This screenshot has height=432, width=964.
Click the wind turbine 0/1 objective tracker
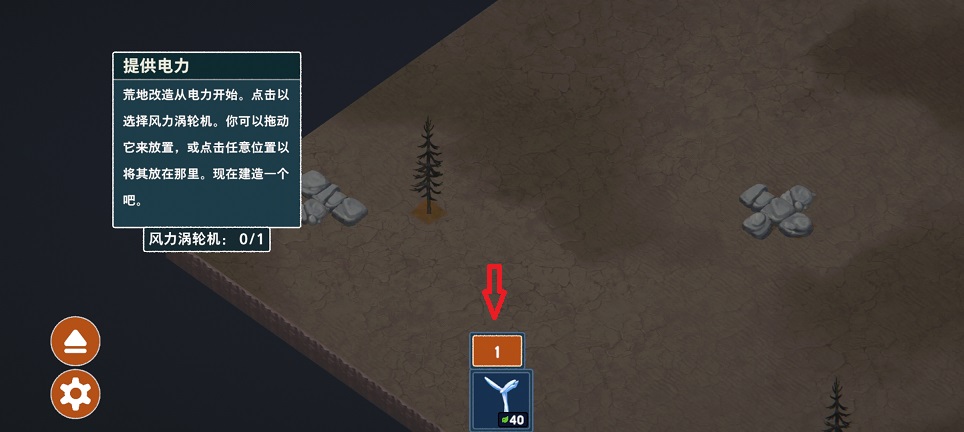coord(207,240)
